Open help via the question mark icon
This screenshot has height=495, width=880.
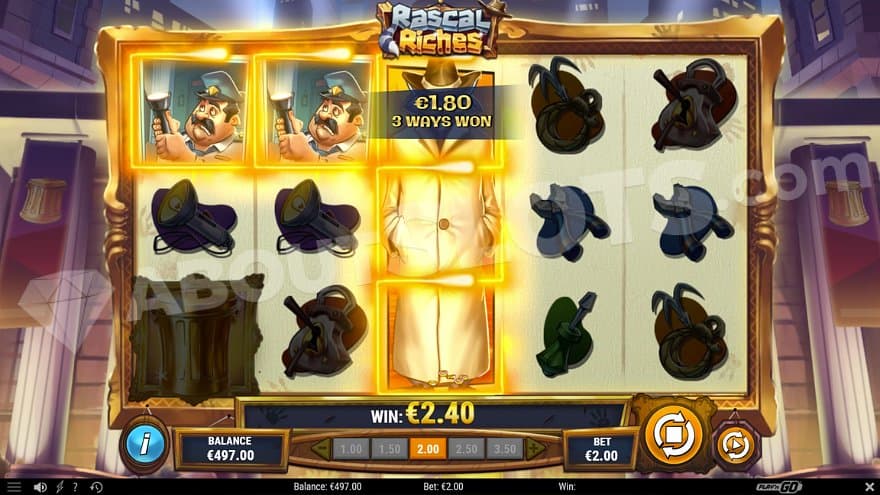point(74,487)
